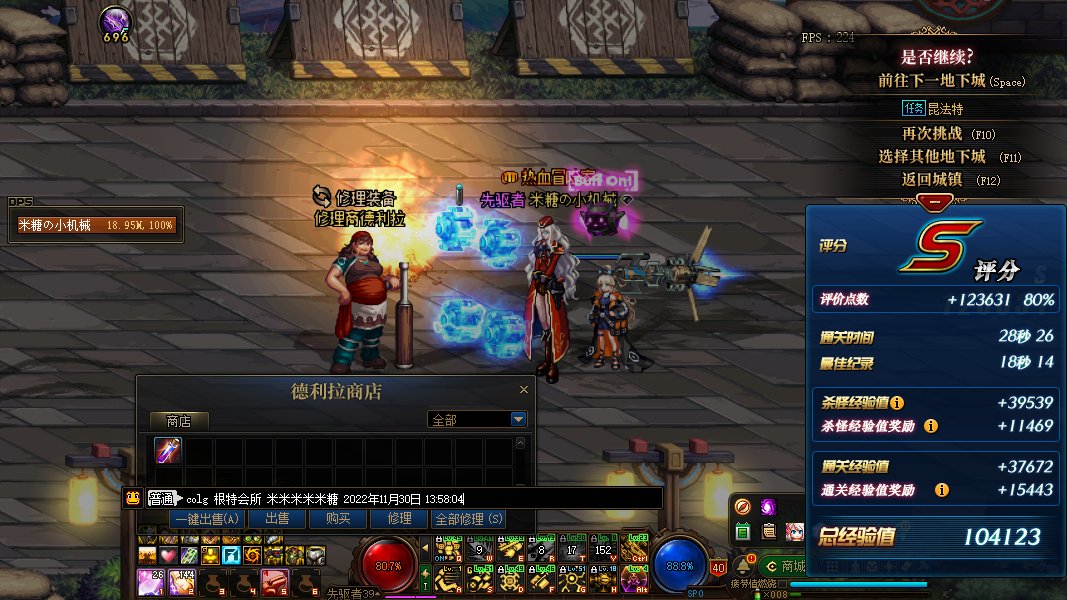Click the chat input field
Image resolution: width=1067 pixels, height=600 pixels.
pos(560,498)
